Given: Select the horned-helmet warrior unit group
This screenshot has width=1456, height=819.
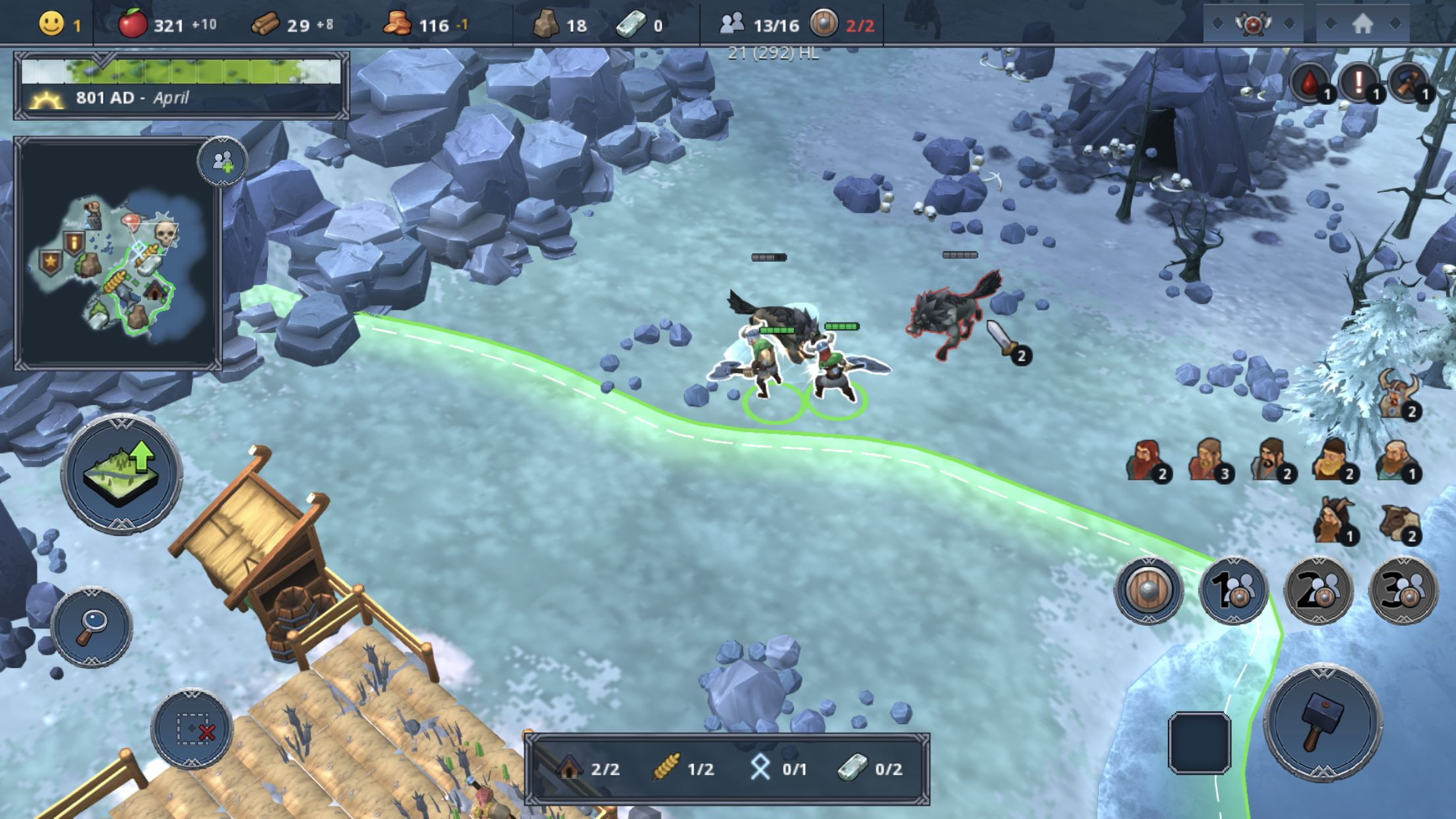Looking at the screenshot, I should 1398,396.
